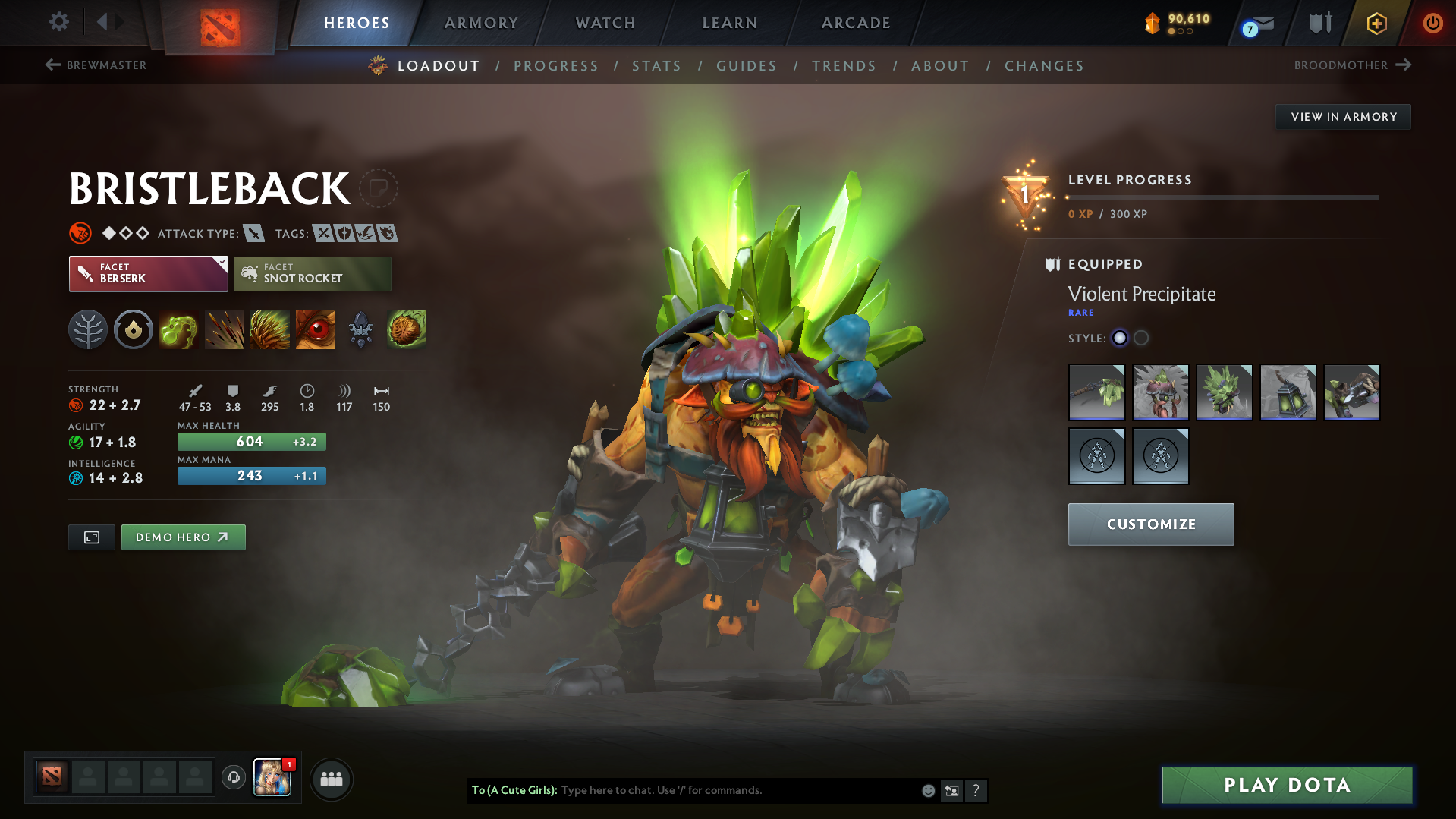Screen dimensions: 1456x819
Task: Select the second style radio button
Action: click(1141, 339)
